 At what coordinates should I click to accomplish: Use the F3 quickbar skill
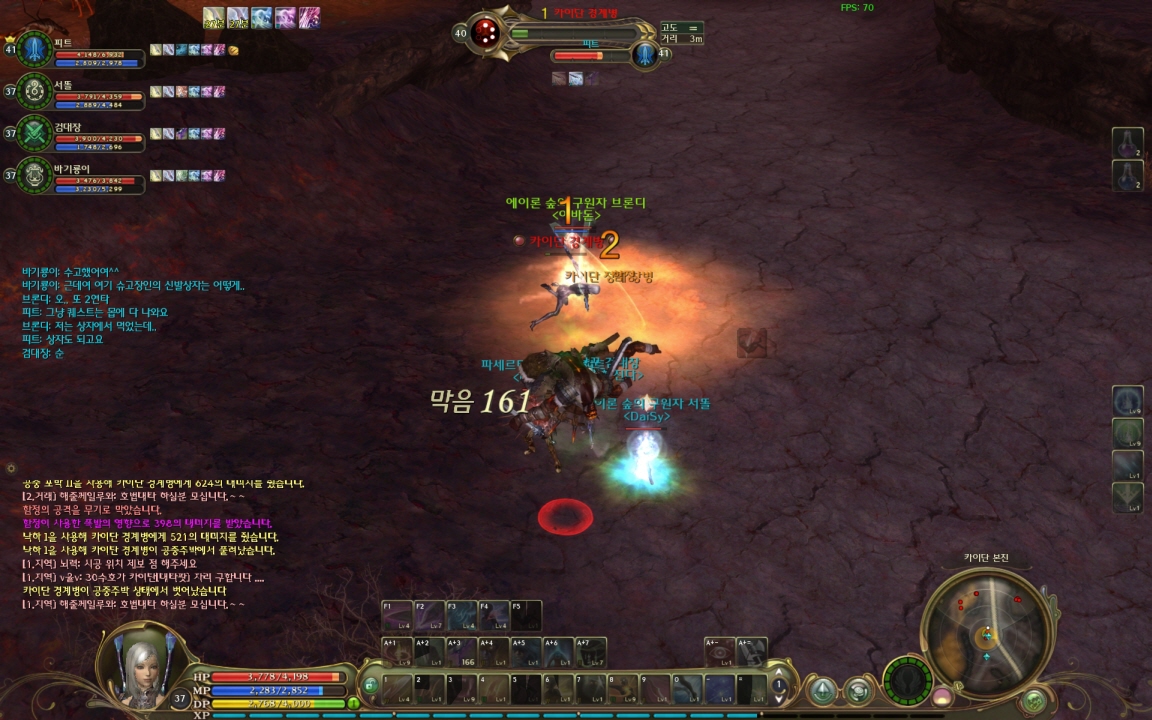[461, 616]
